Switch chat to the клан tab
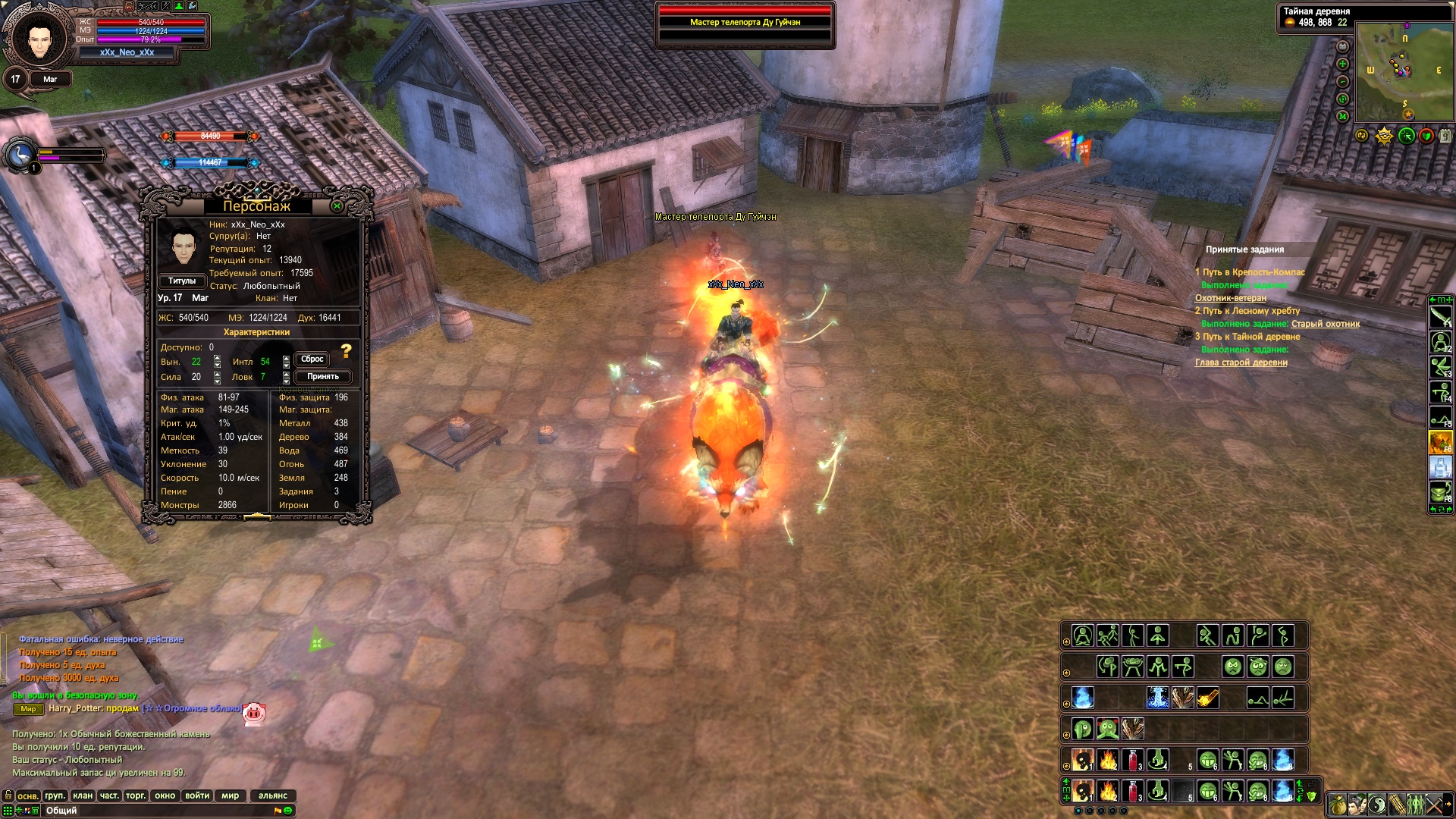Image resolution: width=1456 pixels, height=819 pixels. pos(83,796)
